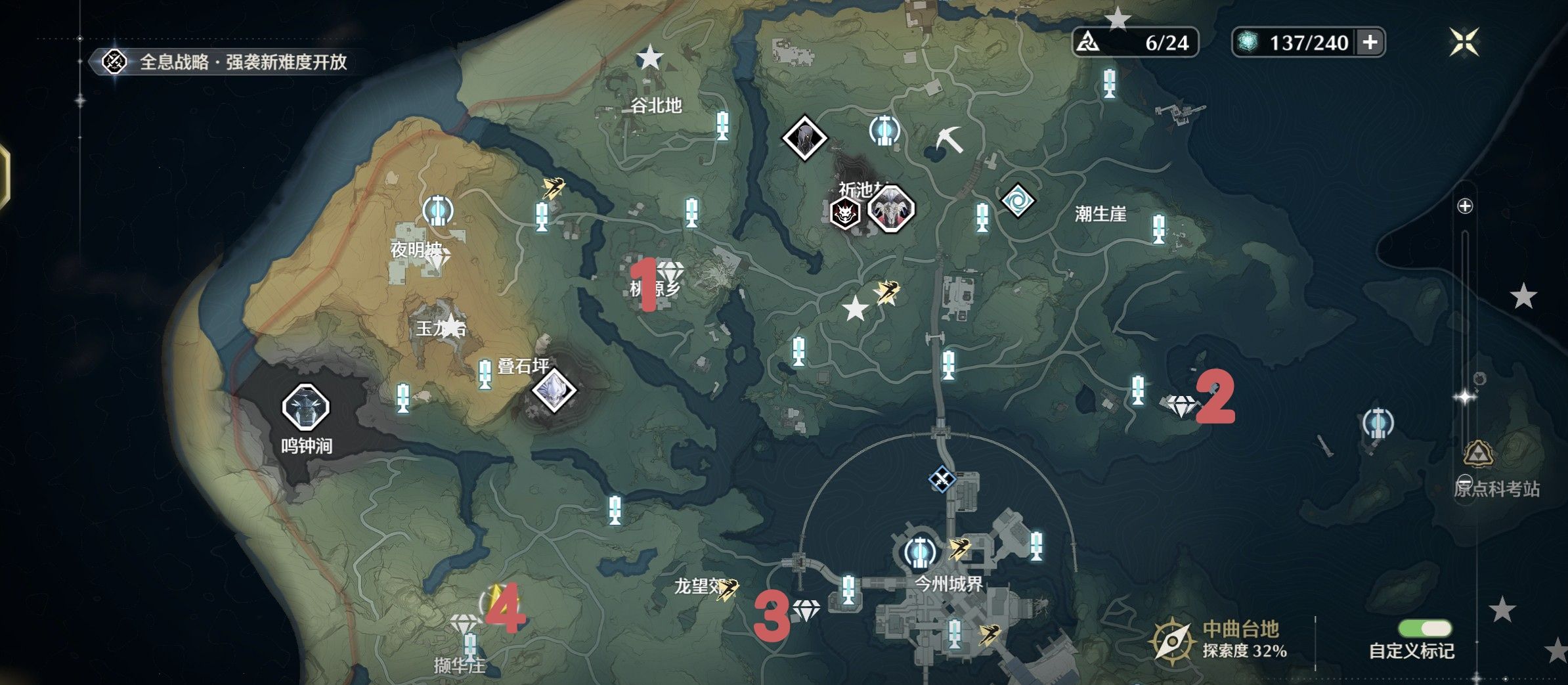
Task: Zoom out the map with the minus button
Action: pos(1465,481)
